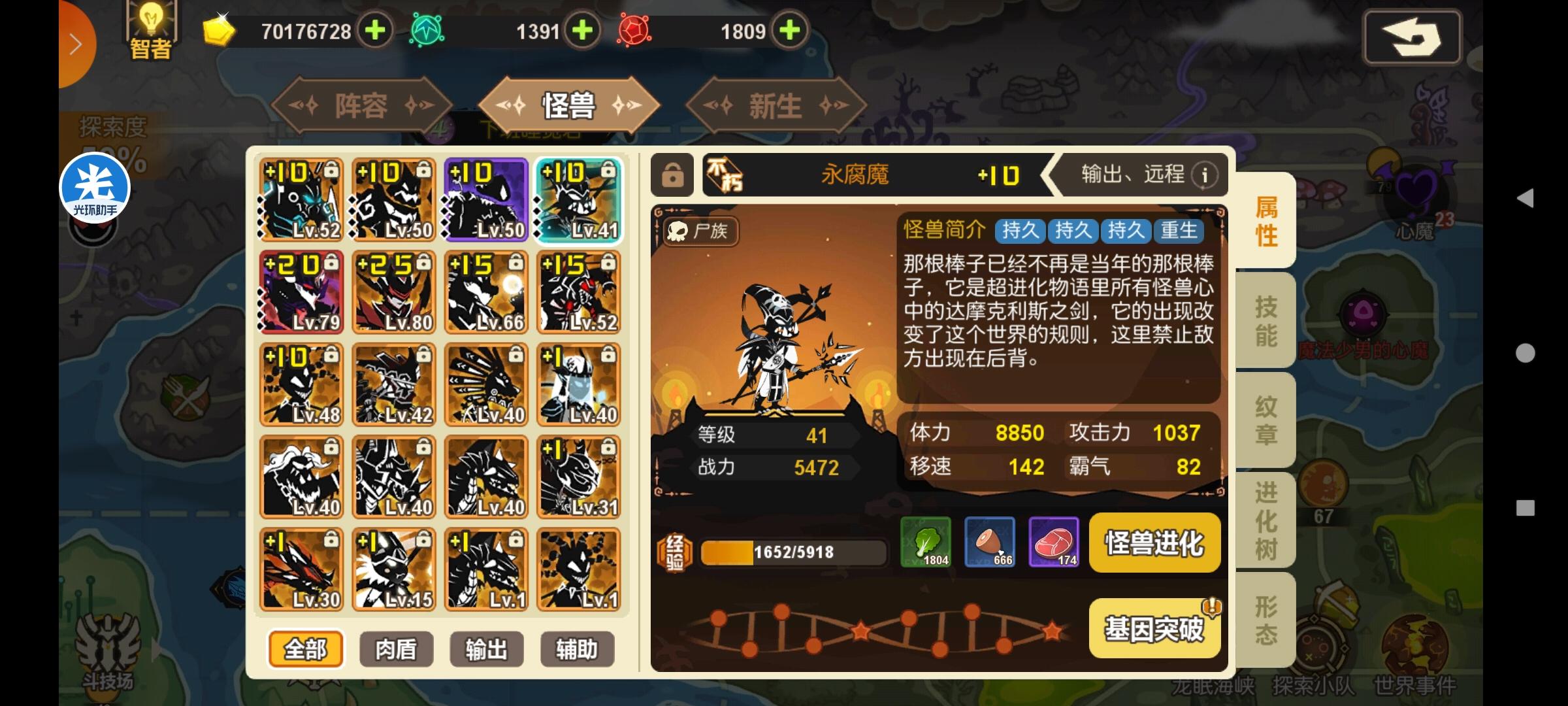The height and width of the screenshot is (706, 1568).
Task: Open the monster info (i) icon
Action: click(x=1206, y=175)
